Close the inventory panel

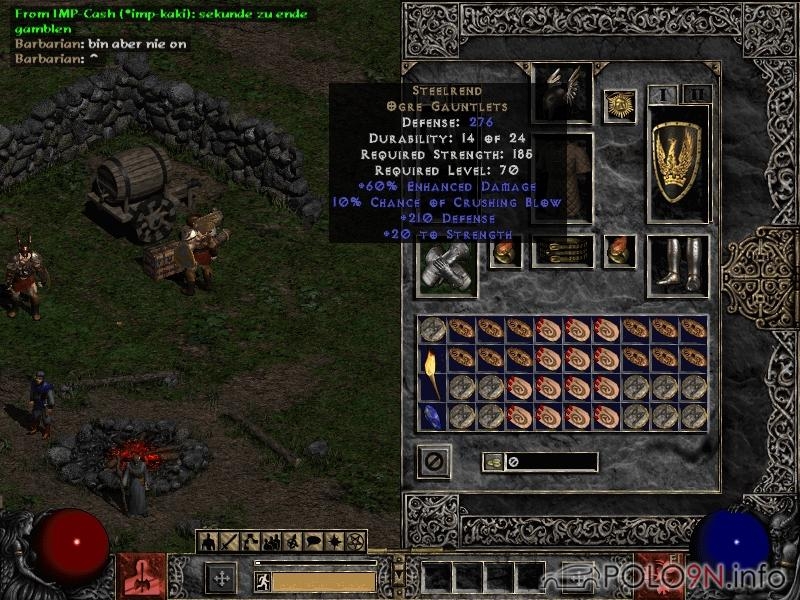434,461
